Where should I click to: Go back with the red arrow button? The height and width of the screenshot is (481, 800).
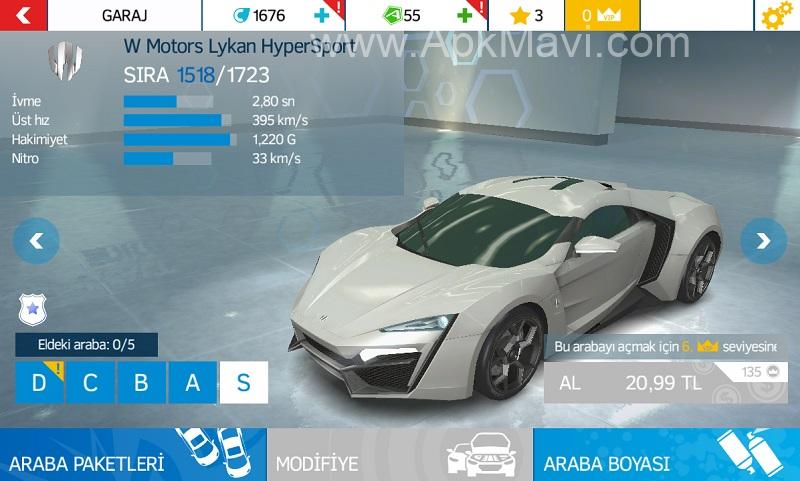(x=24, y=15)
